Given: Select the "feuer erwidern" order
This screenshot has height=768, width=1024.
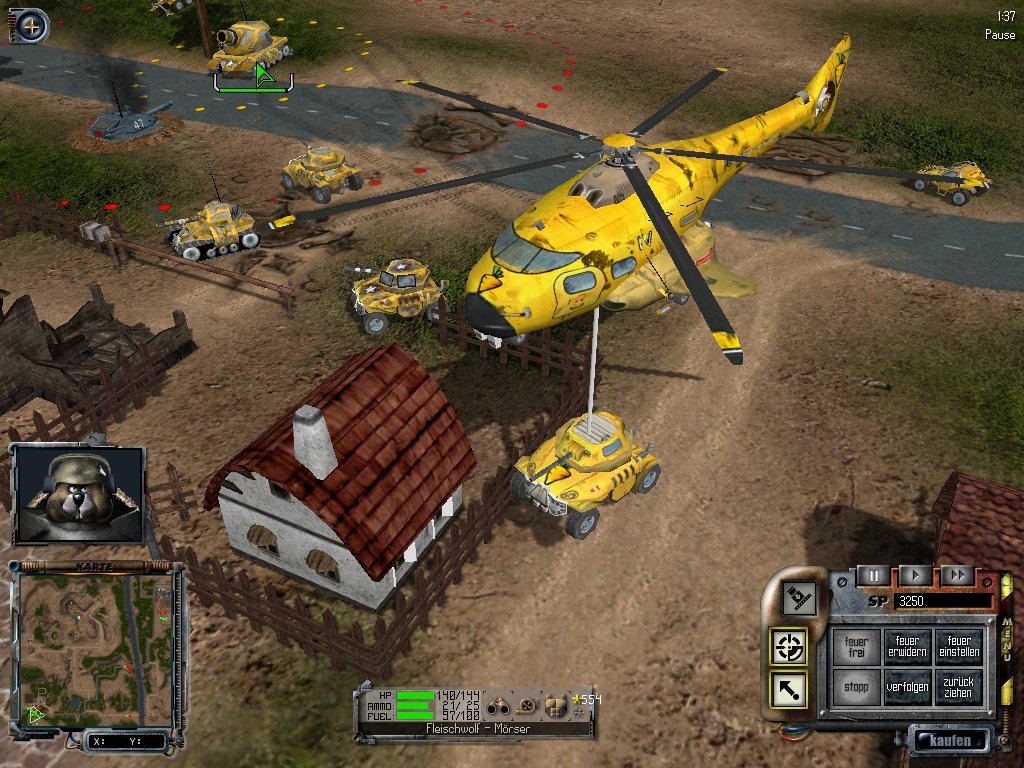Looking at the screenshot, I should click(x=907, y=647).
